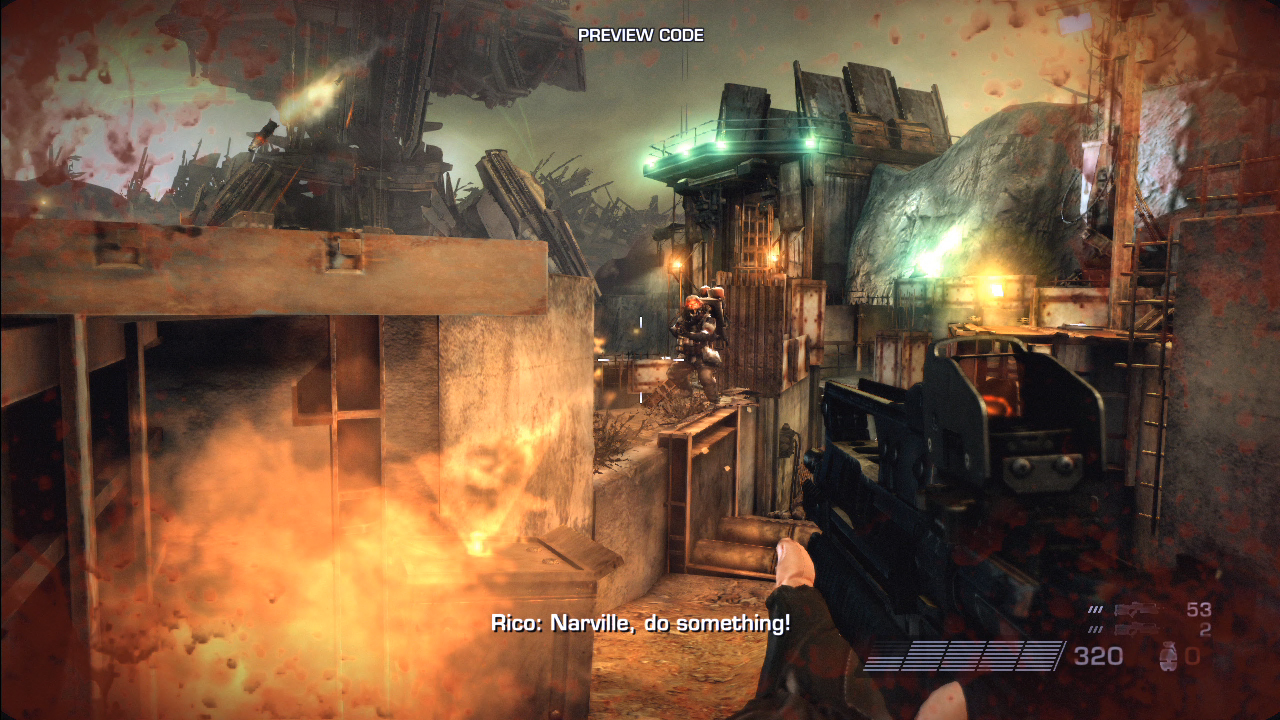
Task: Select the top rifle weapon icon
Action: click(1139, 609)
